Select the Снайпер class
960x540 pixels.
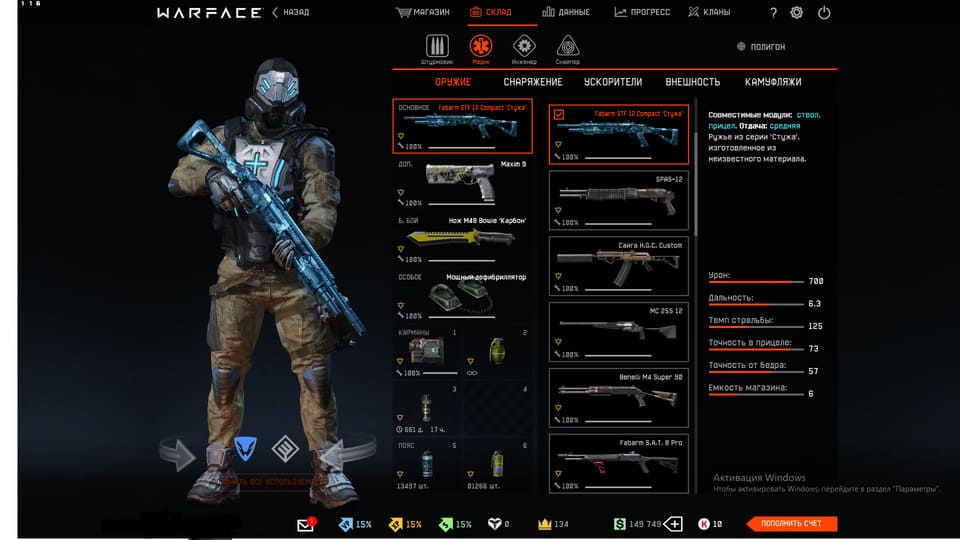click(x=569, y=48)
